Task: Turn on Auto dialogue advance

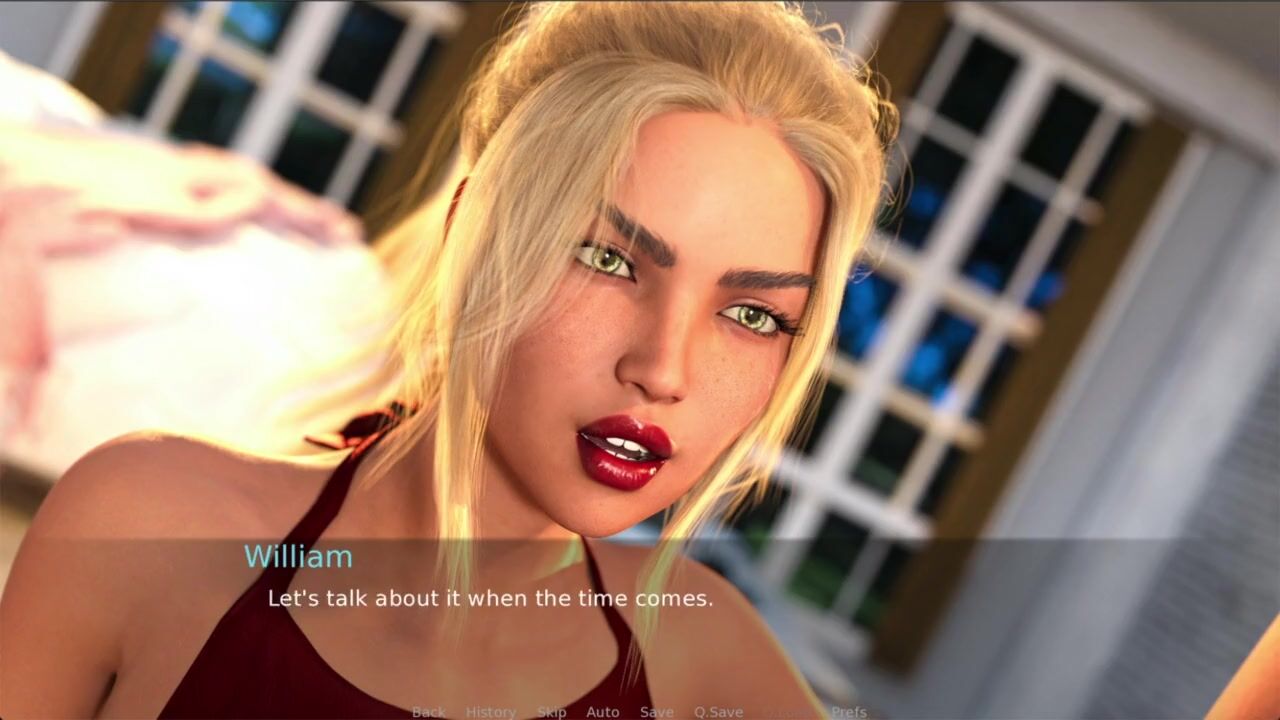Action: pos(603,712)
